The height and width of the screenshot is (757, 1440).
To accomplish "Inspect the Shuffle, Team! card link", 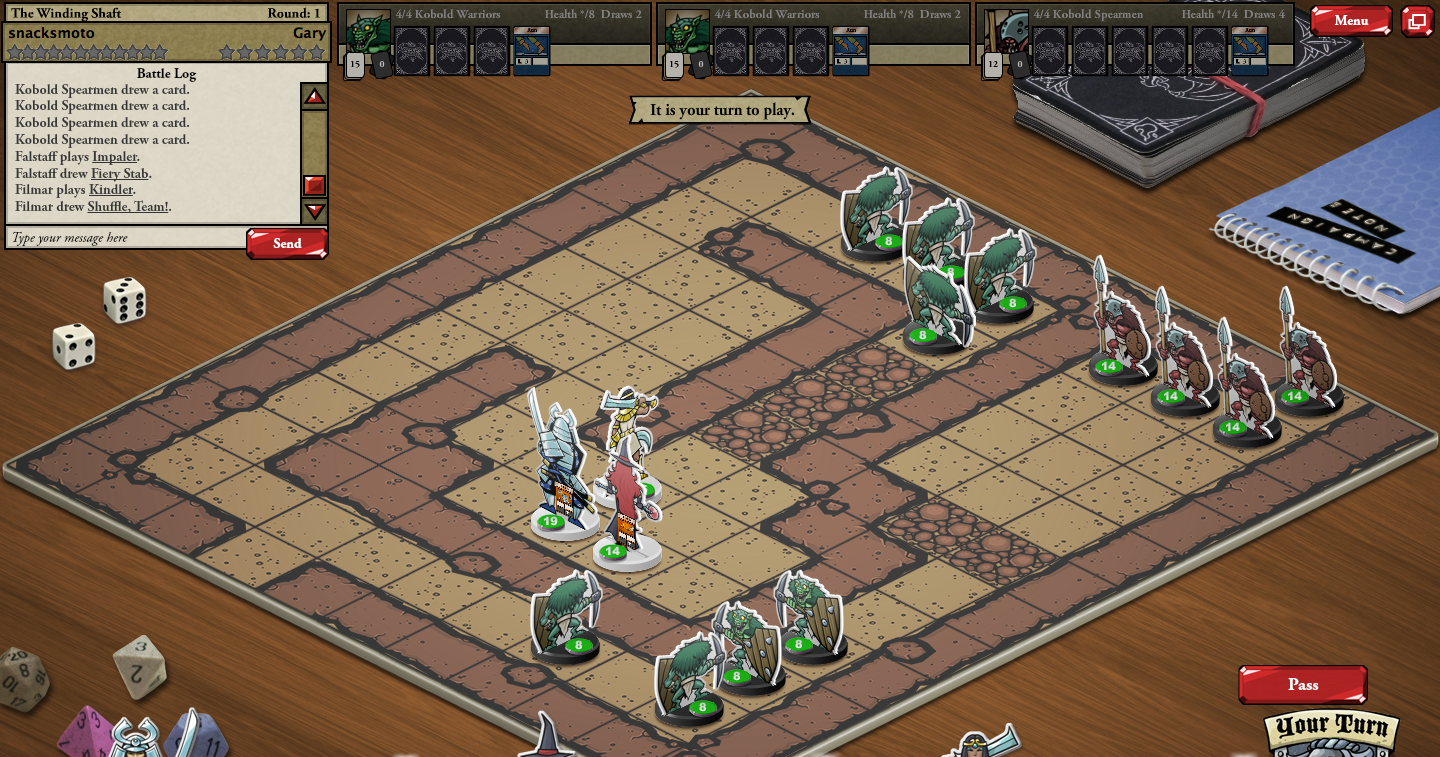I will pyautogui.click(x=127, y=207).
